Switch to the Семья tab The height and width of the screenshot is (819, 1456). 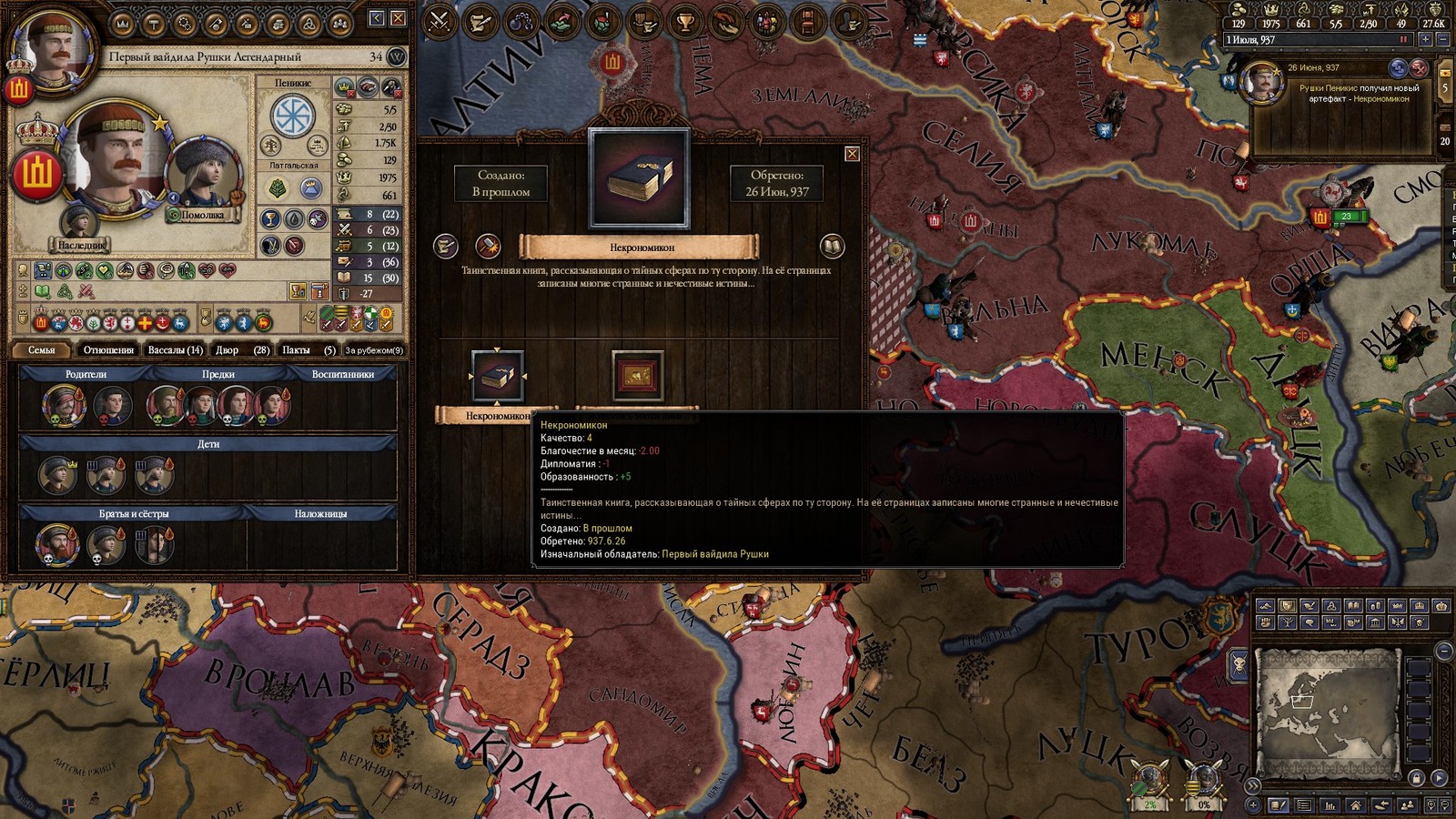click(x=42, y=349)
